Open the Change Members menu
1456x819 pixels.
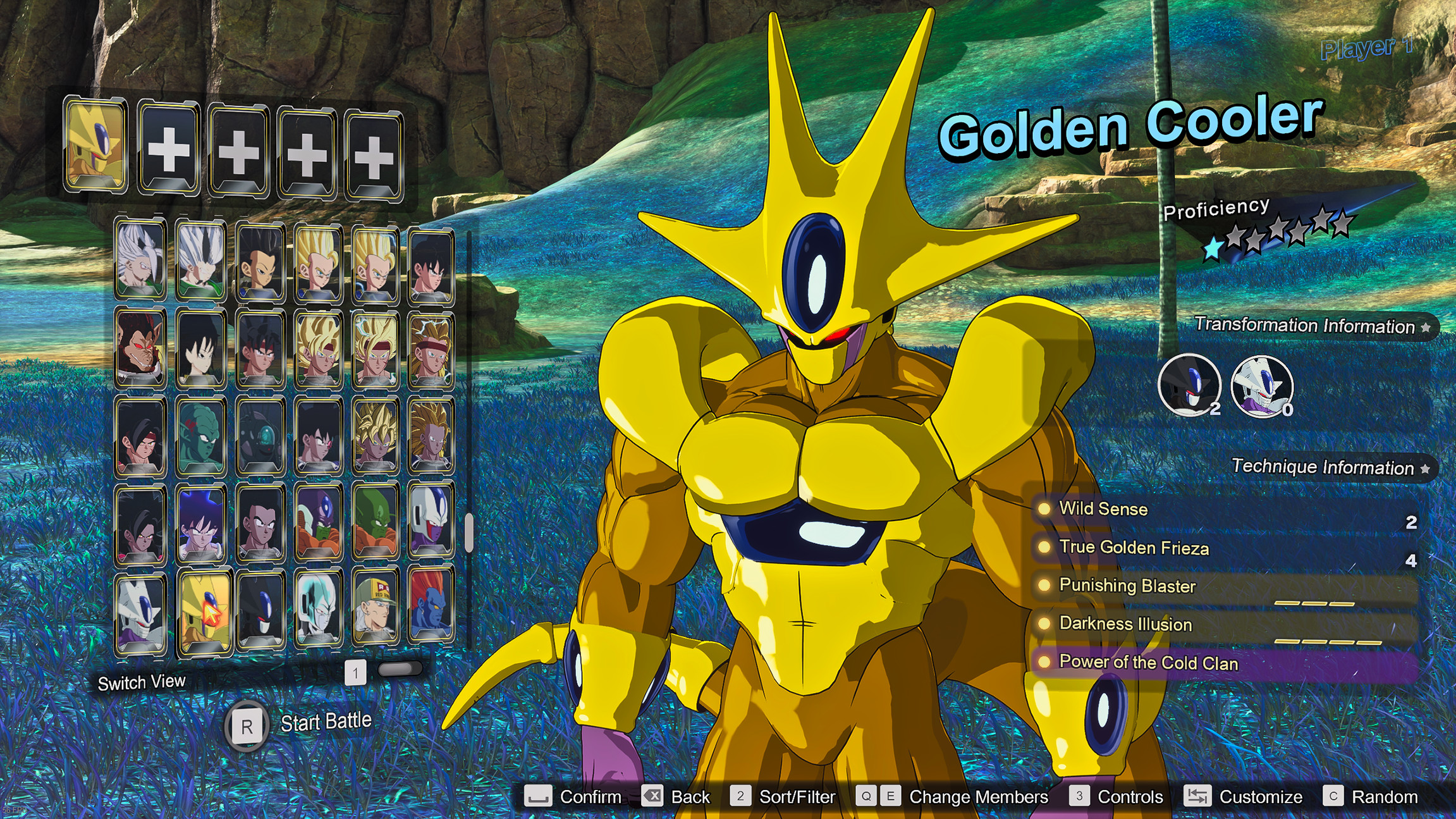point(979,797)
